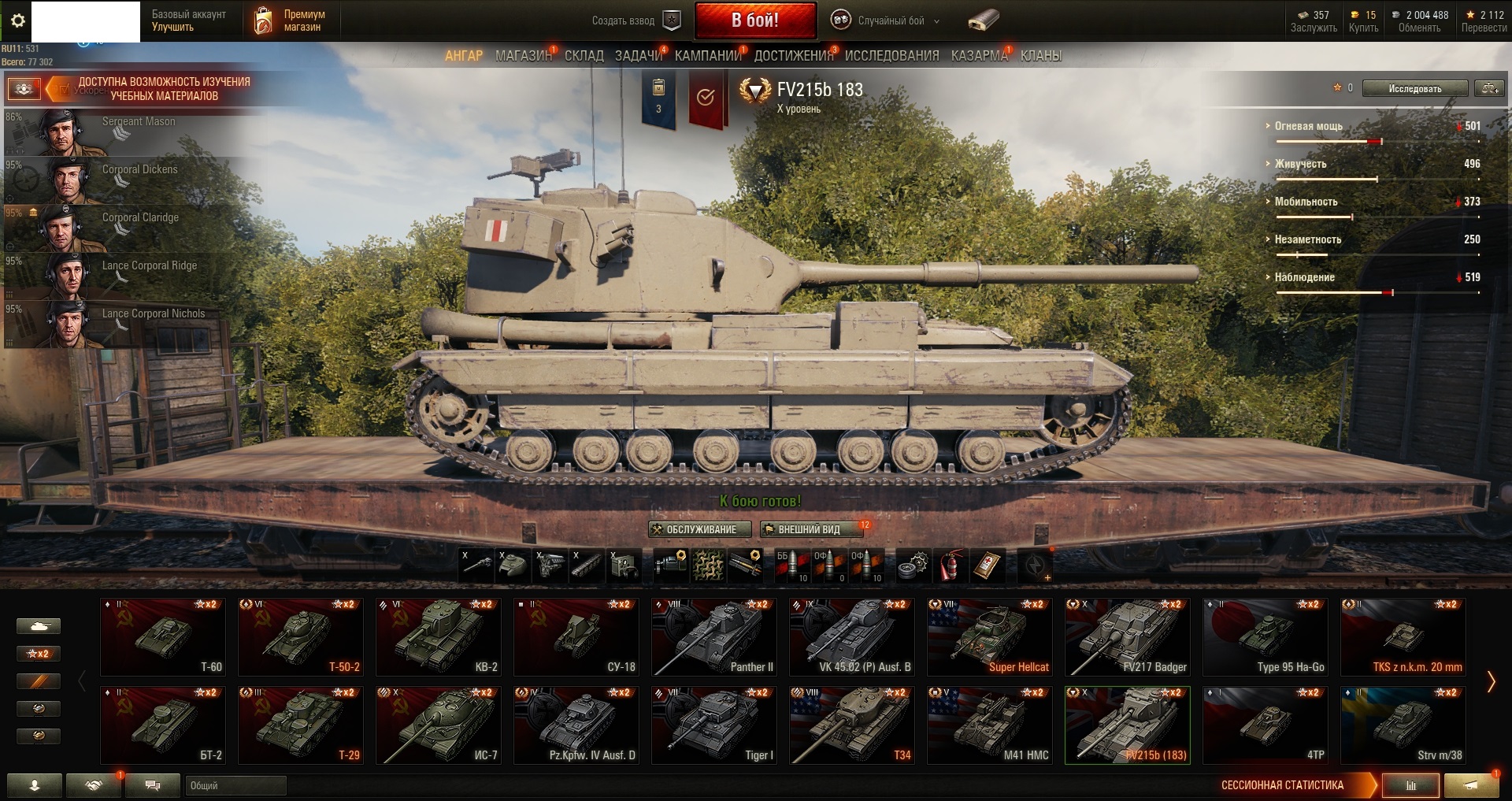Open the СКЛАД tab

click(x=584, y=55)
